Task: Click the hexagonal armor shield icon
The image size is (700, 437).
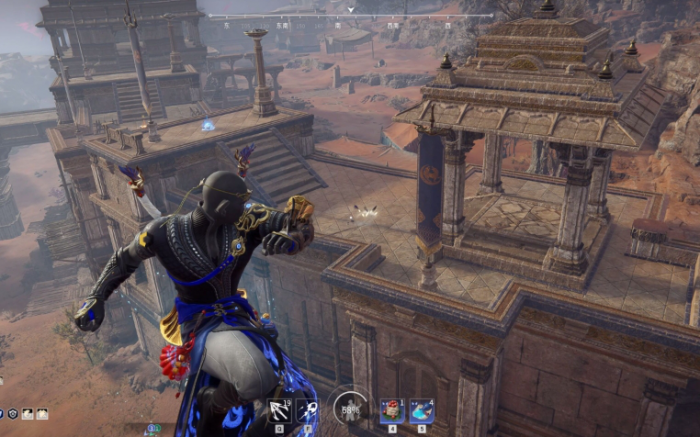Action: pyautogui.click(x=14, y=413)
